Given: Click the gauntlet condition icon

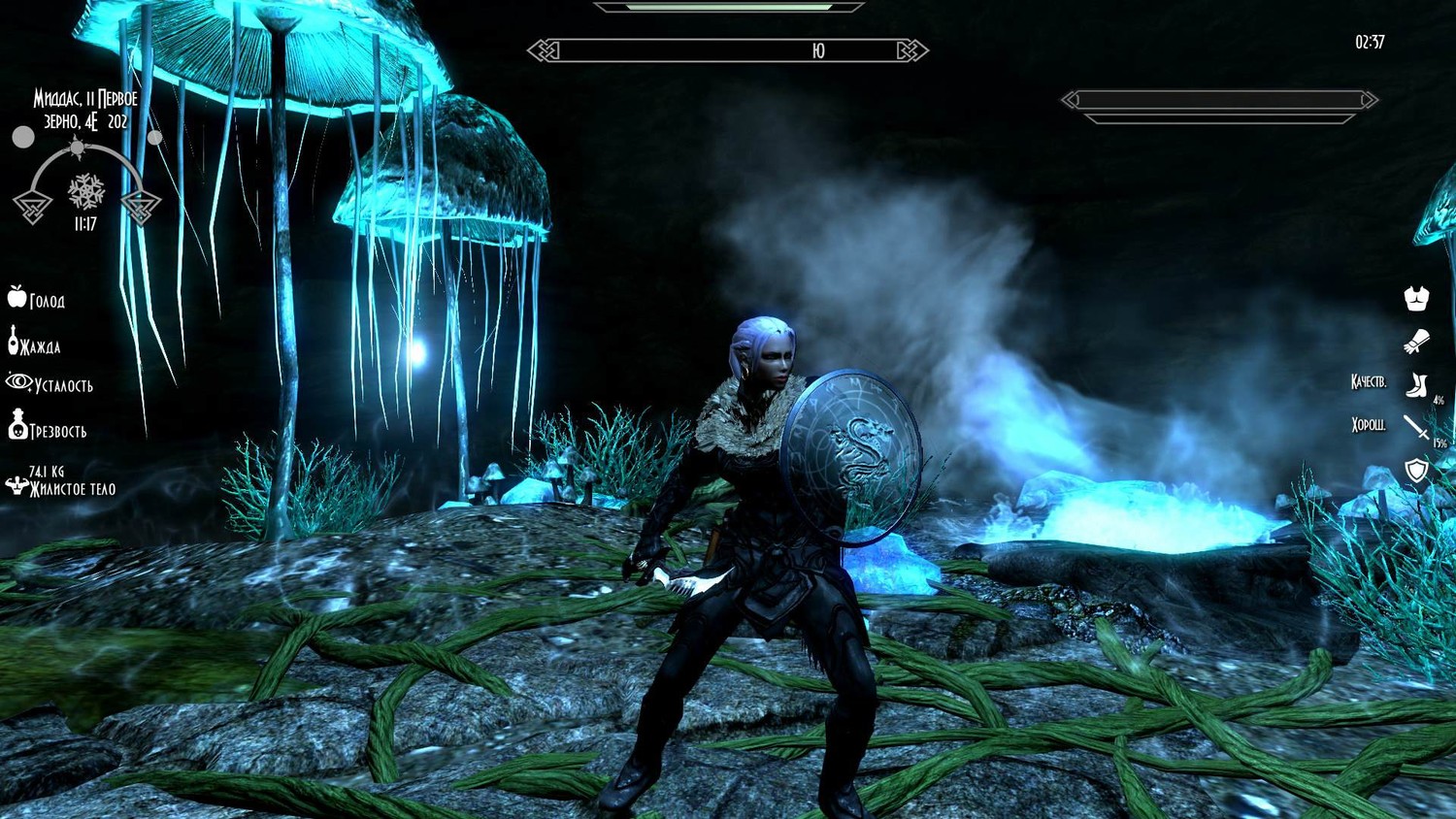Looking at the screenshot, I should coord(1416,342).
